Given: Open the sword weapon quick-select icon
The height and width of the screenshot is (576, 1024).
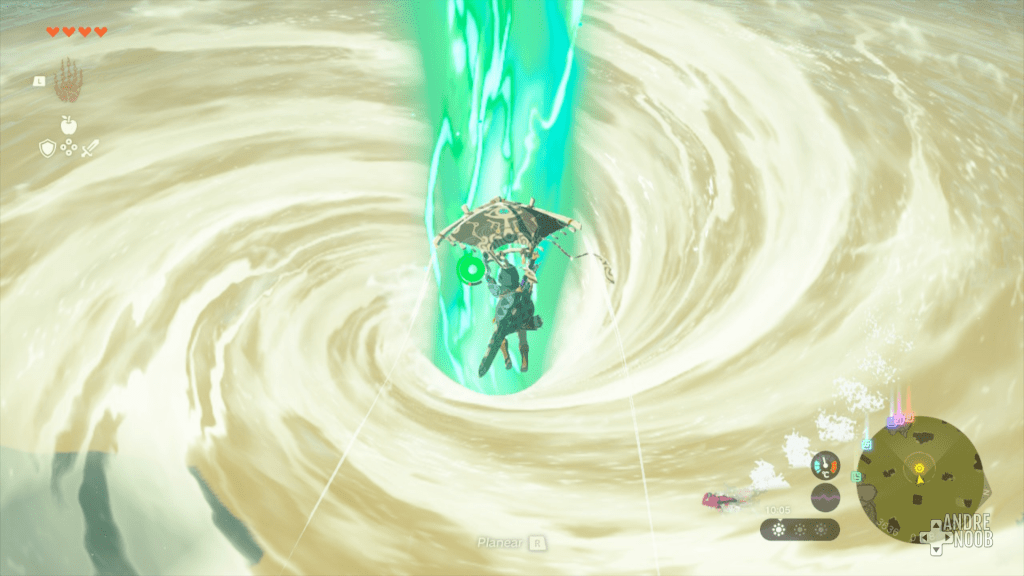Looking at the screenshot, I should [x=91, y=148].
